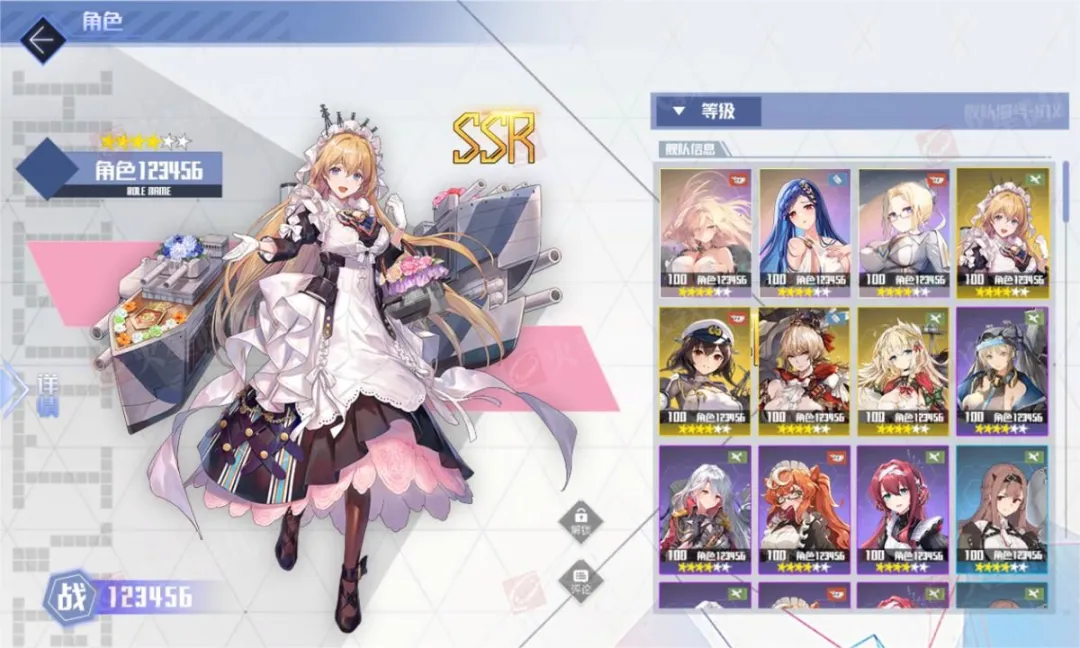Open the 等级 sort dropdown
Screen dimensions: 1080x648
706,111
